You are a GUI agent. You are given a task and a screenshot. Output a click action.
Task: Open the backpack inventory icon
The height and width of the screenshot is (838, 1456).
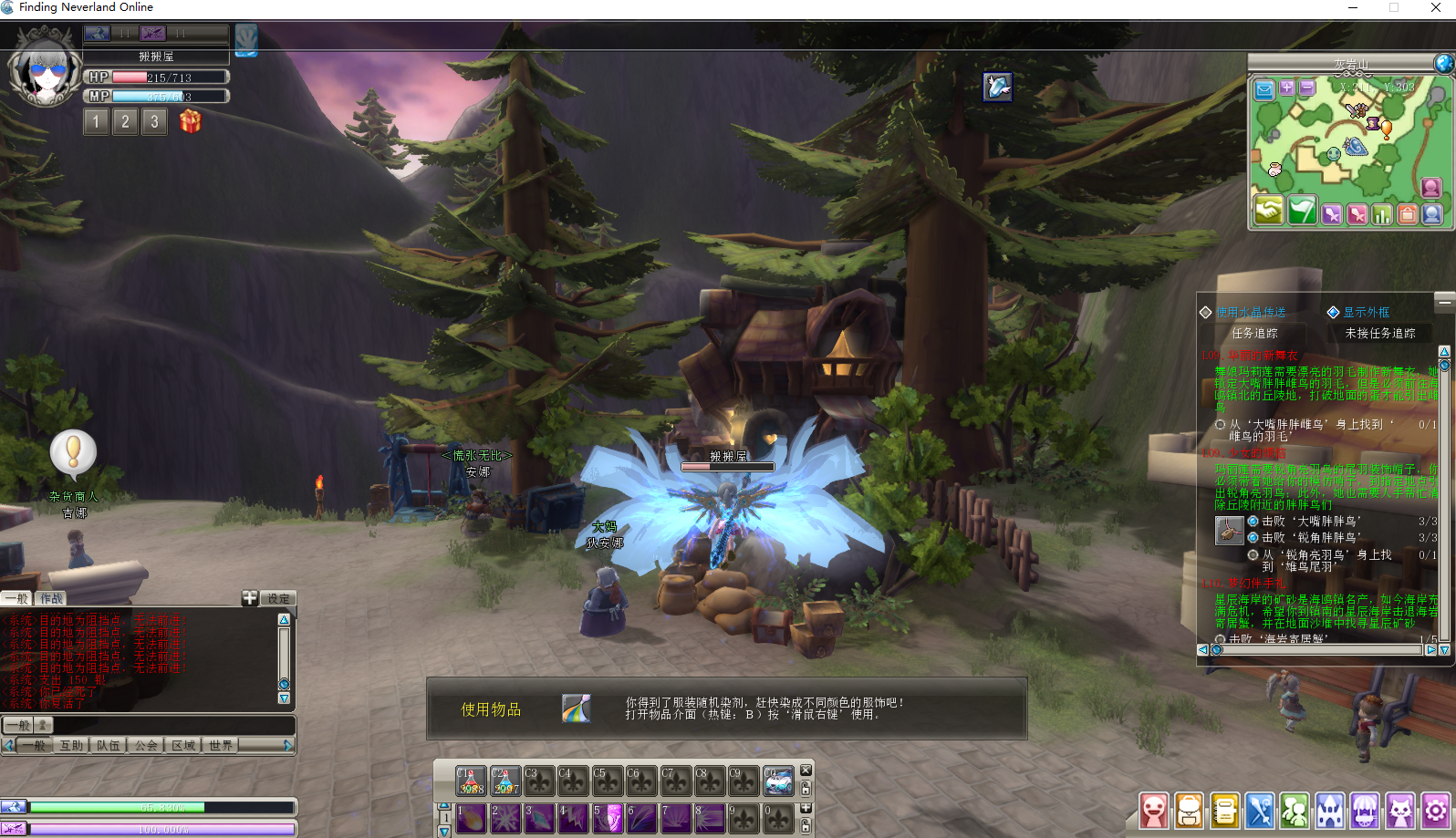tap(1189, 810)
